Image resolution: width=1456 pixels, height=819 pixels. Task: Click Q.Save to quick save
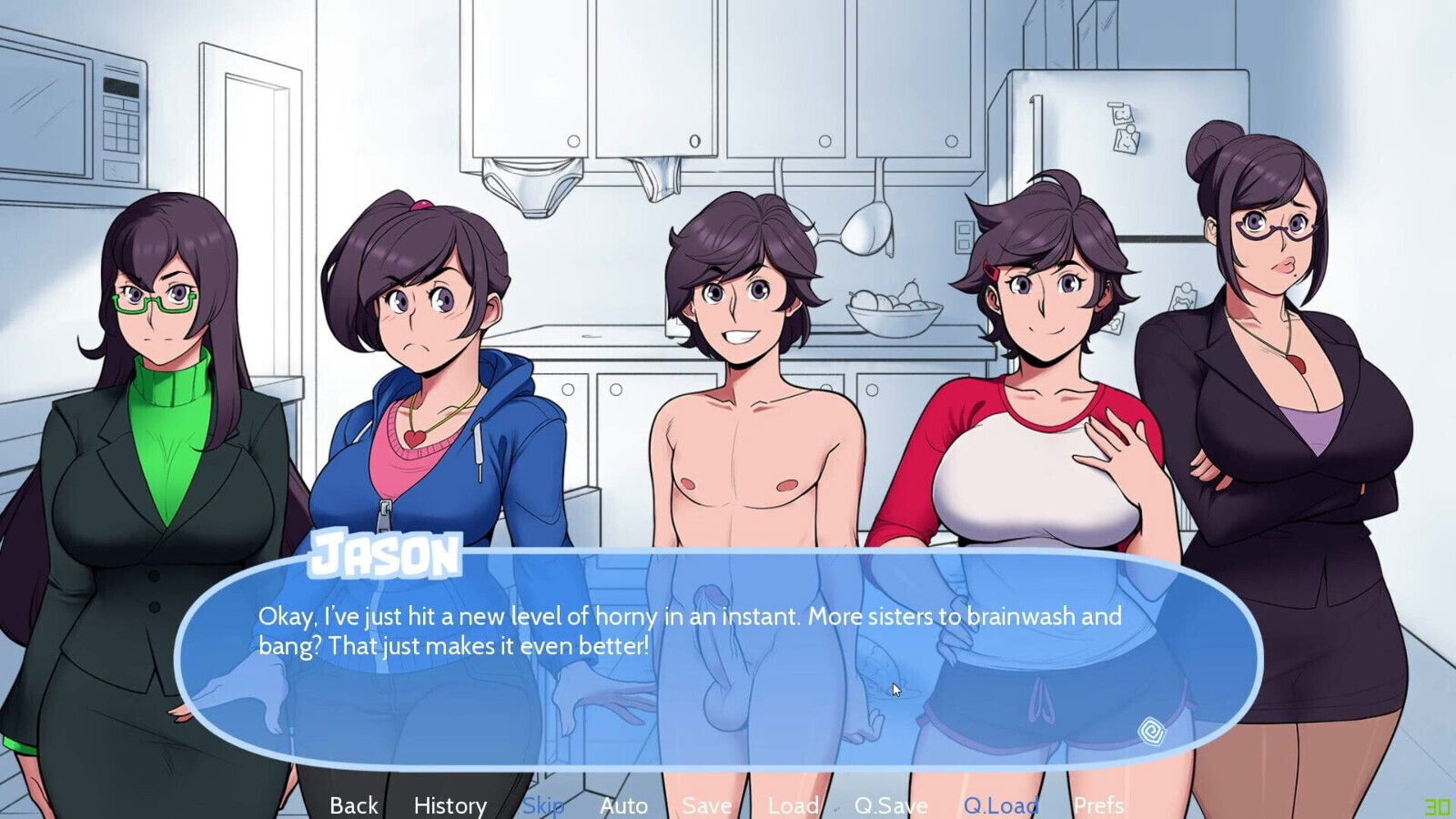[890, 805]
